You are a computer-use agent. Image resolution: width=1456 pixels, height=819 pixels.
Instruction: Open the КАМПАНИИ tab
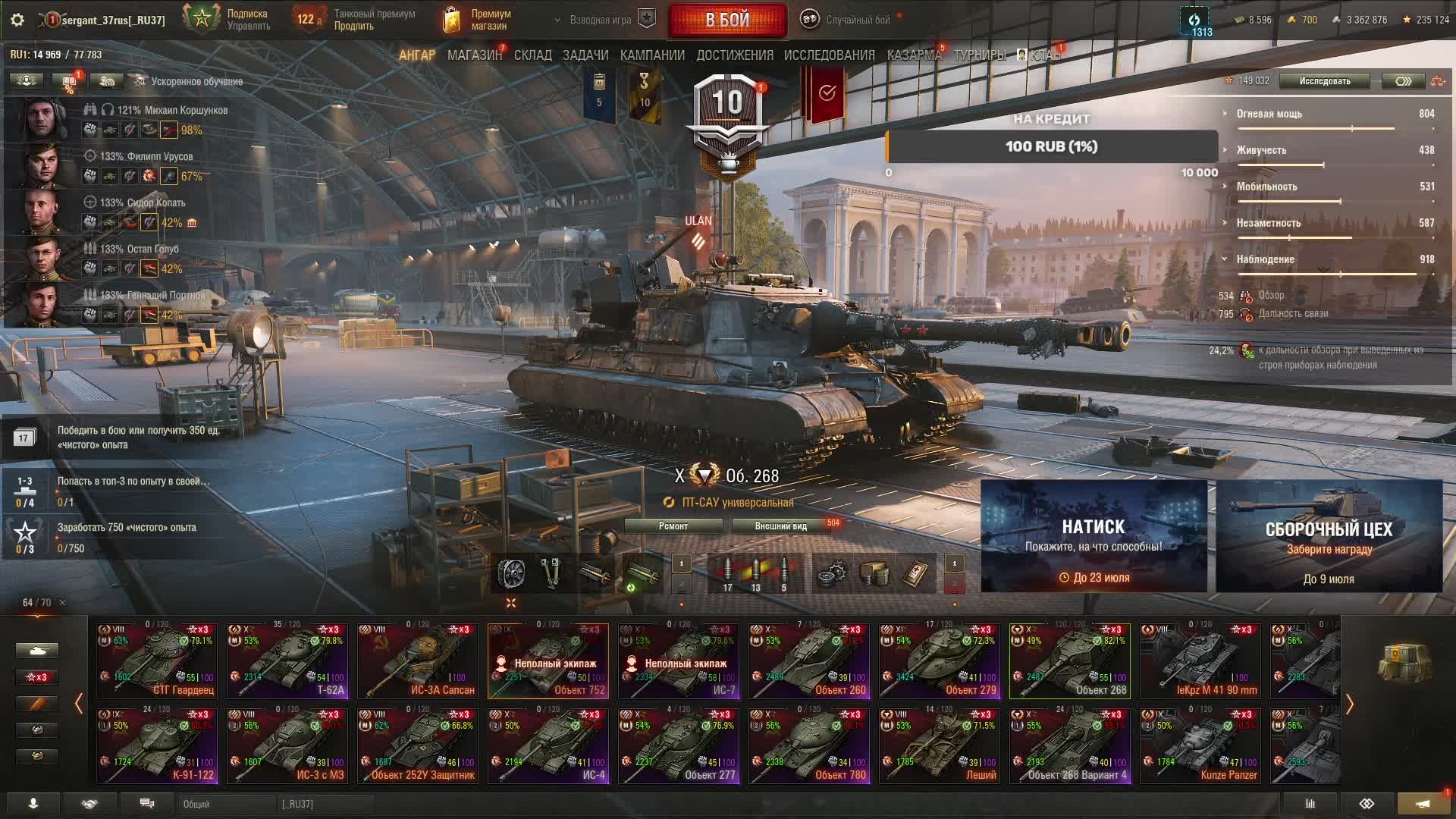[x=652, y=55]
